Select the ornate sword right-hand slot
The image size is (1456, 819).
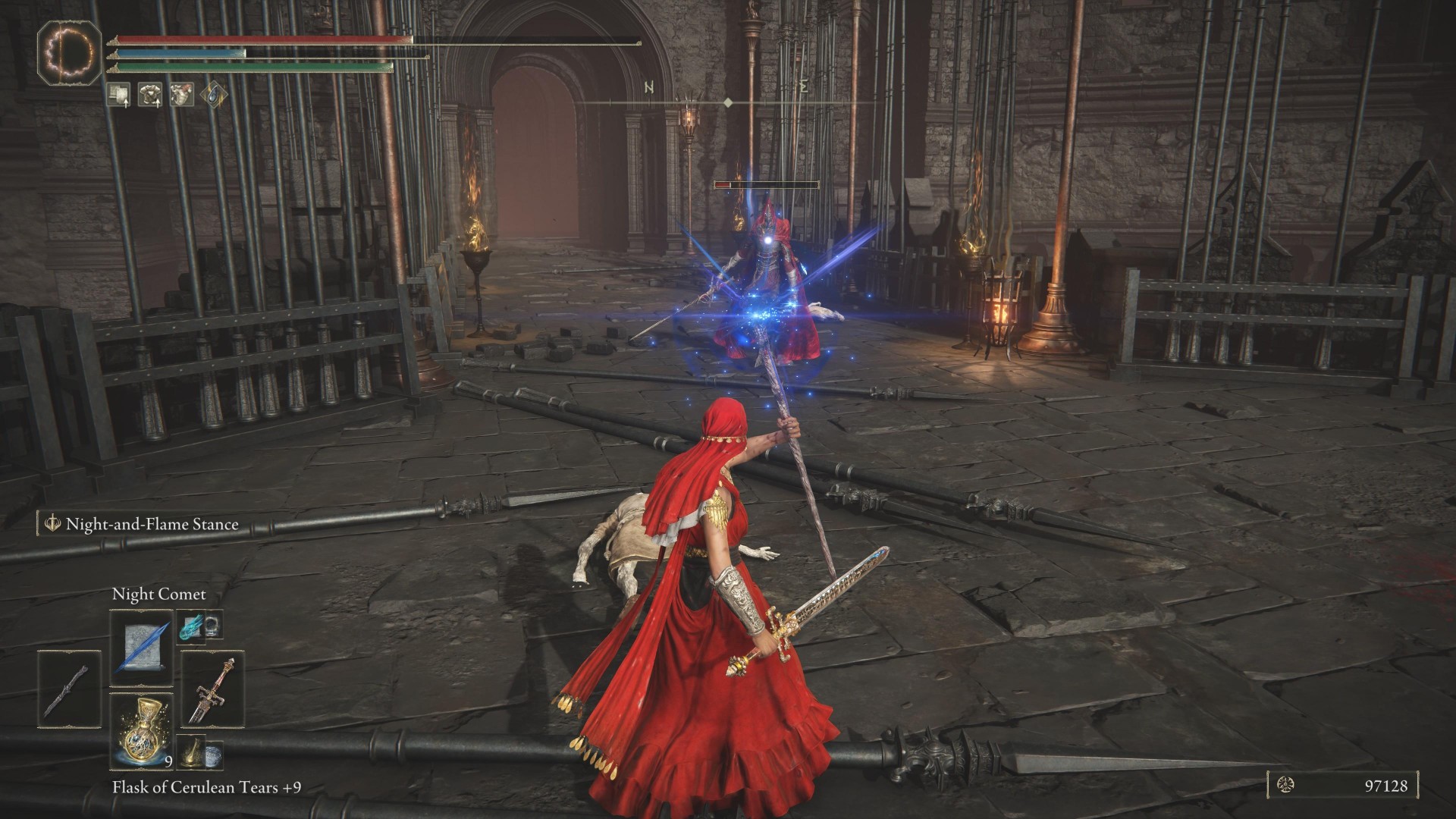[212, 689]
